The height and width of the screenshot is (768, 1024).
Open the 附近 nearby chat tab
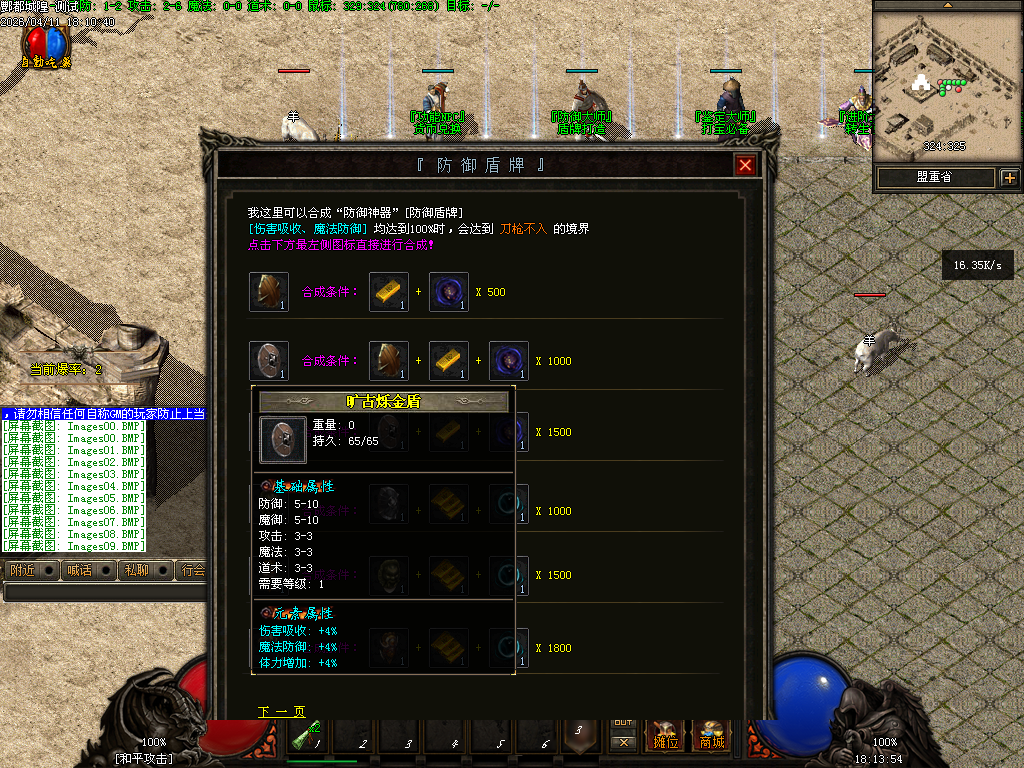22,571
